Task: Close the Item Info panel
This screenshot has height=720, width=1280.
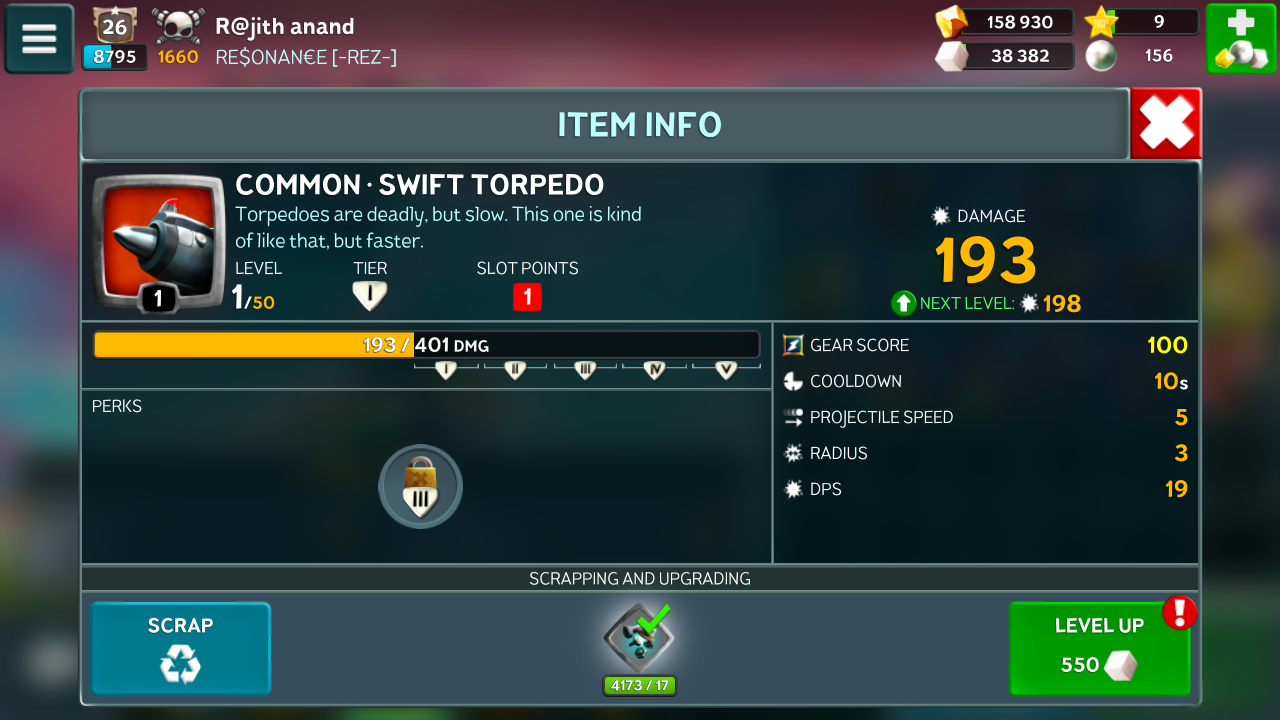Action: 1165,124
